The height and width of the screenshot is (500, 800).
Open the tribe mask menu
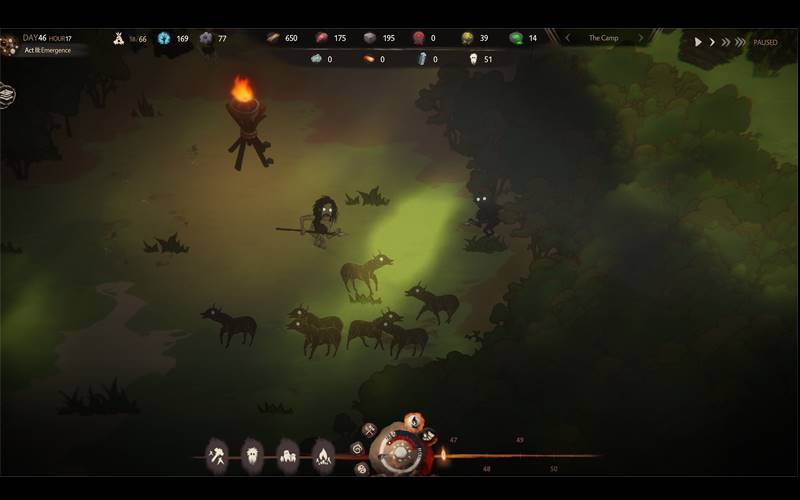[x=252, y=457]
